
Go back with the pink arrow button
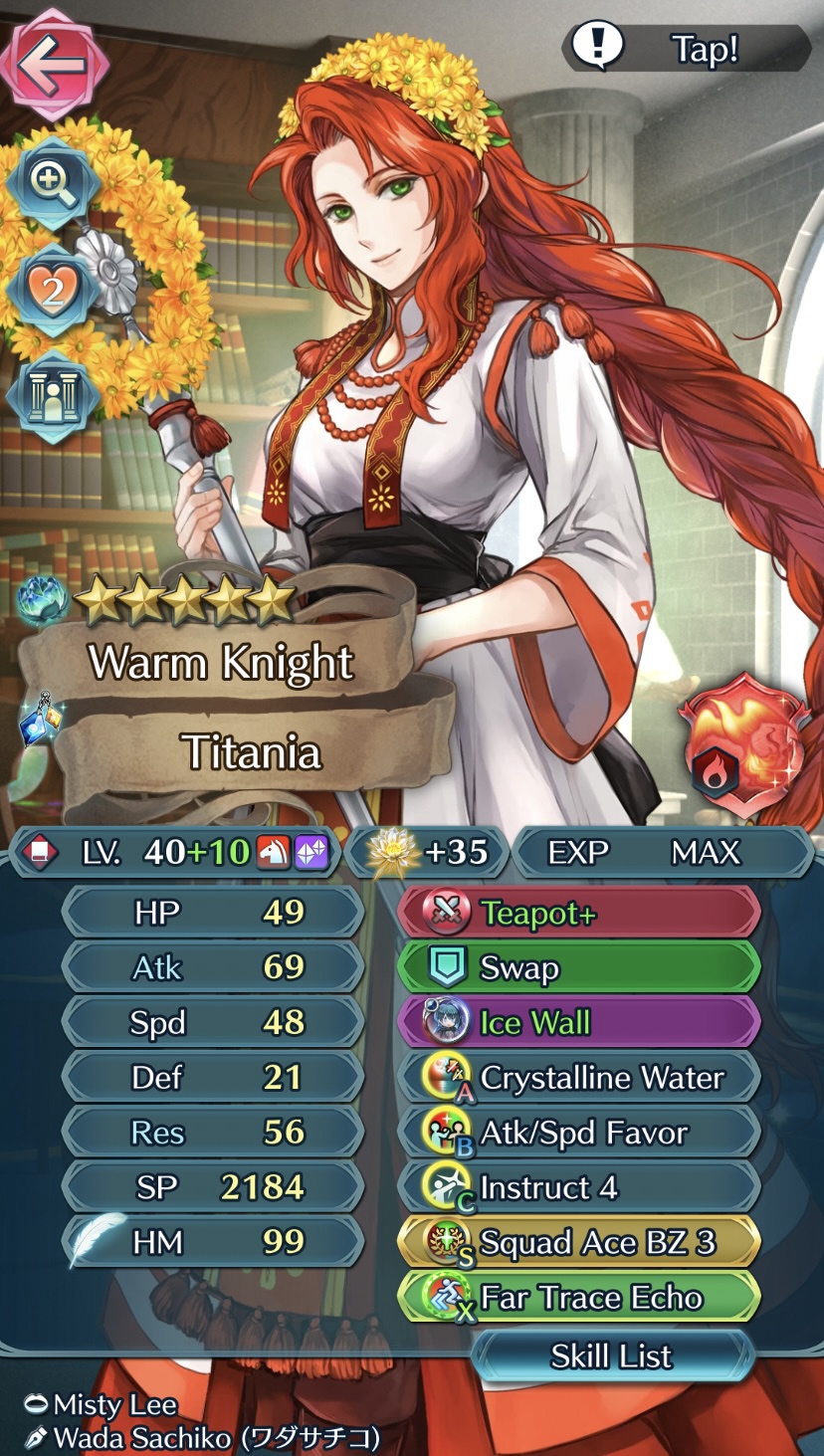(x=54, y=64)
